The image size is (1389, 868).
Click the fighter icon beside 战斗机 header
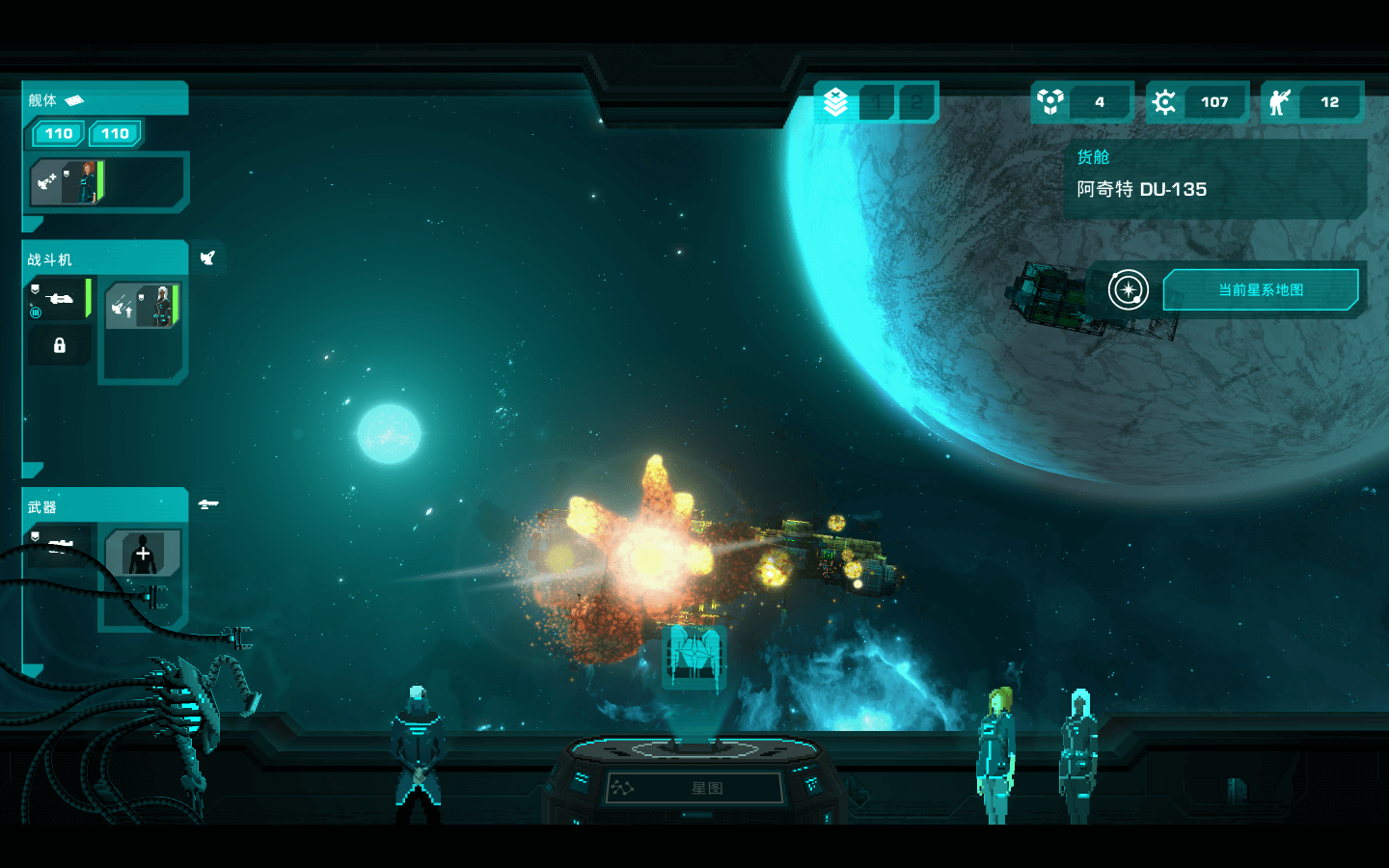[207, 258]
